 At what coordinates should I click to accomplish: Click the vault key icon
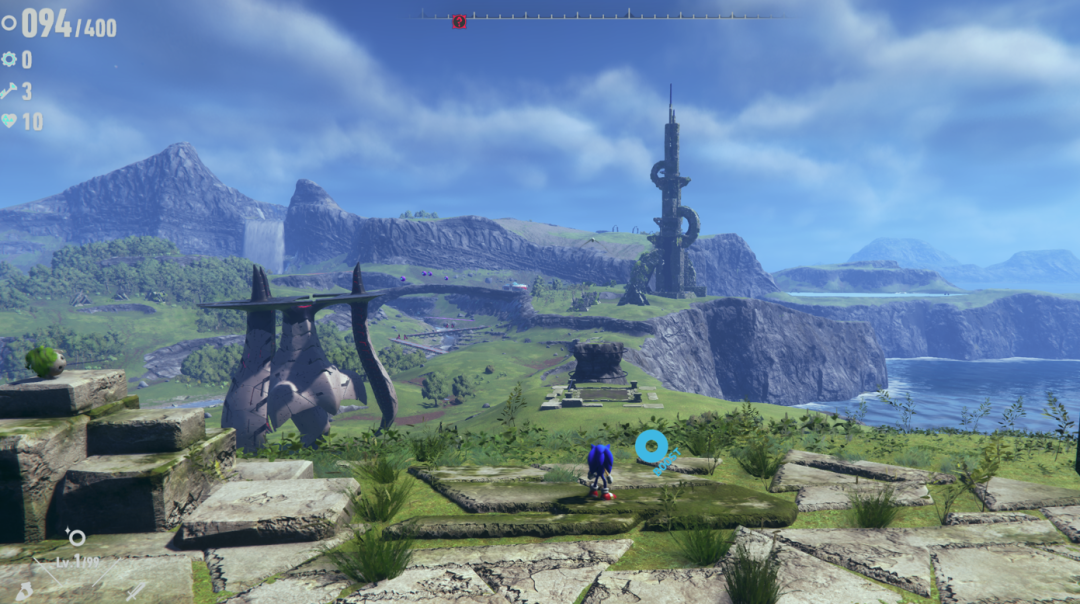pos(9,91)
